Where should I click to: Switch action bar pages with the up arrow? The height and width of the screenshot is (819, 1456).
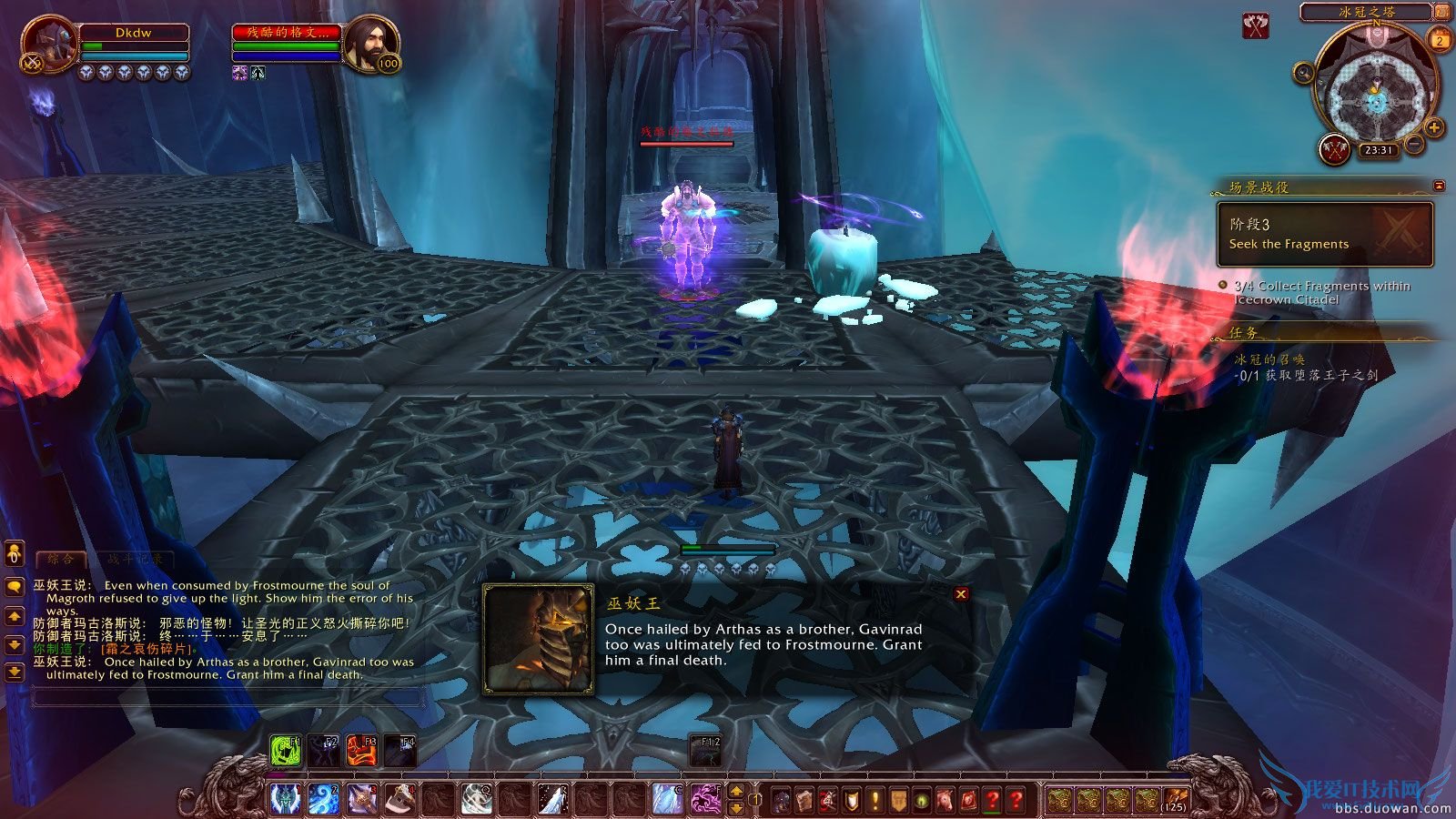point(736,786)
